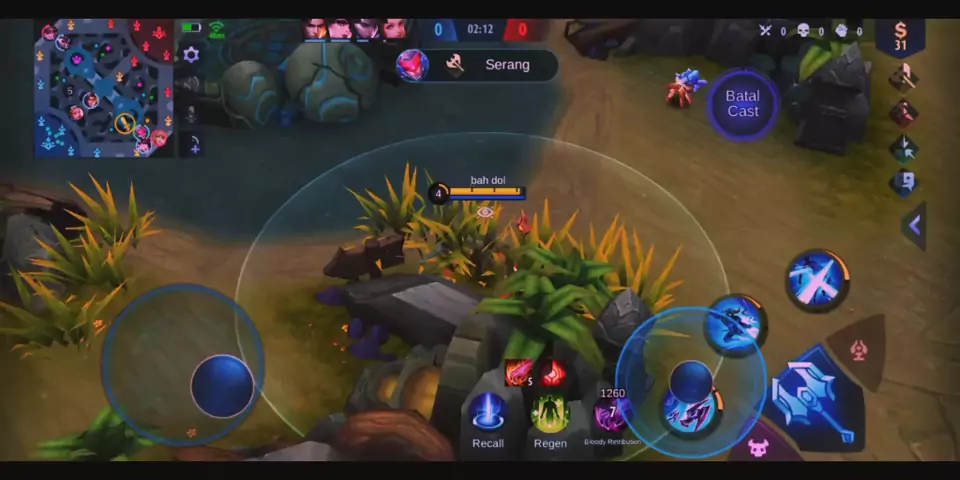Click the downward arrow ping icon
Image resolution: width=960 pixels, height=480 pixels.
[x=903, y=147]
